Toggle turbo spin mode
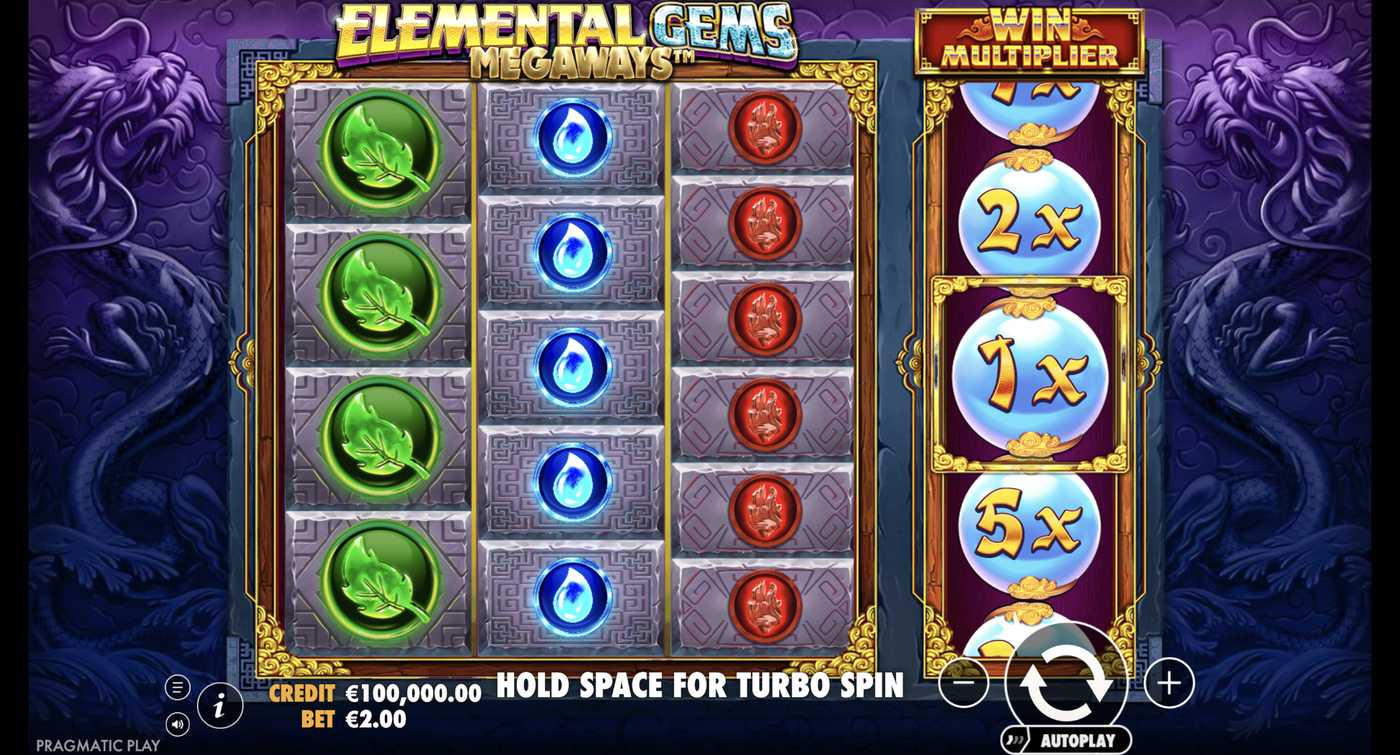This screenshot has height=755, width=1400. pyautogui.click(x=700, y=686)
